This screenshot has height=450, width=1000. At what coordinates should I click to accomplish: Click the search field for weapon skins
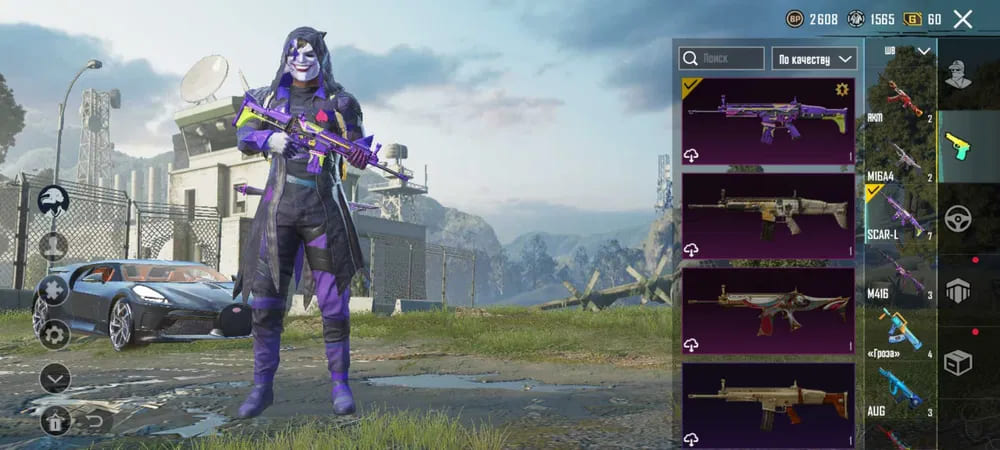(x=722, y=59)
